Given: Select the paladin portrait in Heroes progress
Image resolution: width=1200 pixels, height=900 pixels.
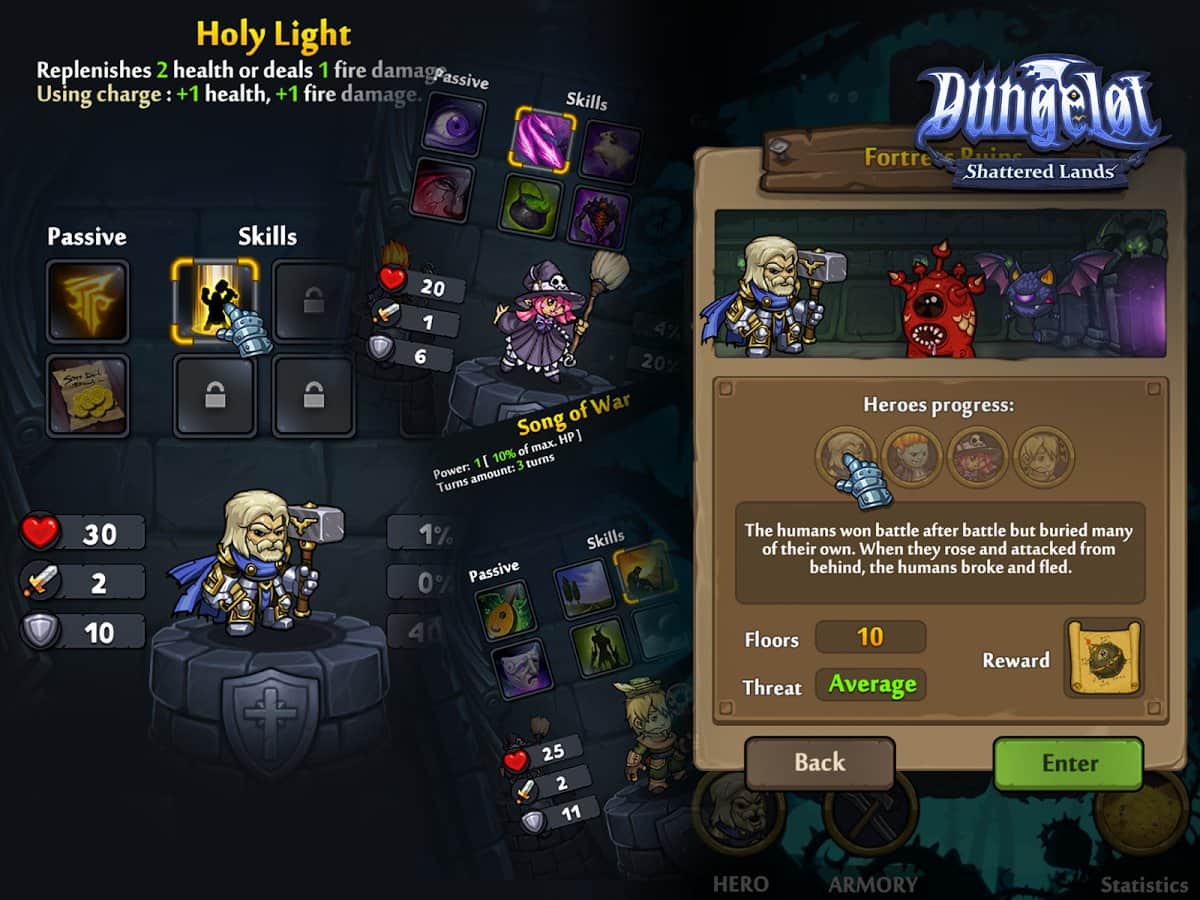Looking at the screenshot, I should (x=844, y=456).
